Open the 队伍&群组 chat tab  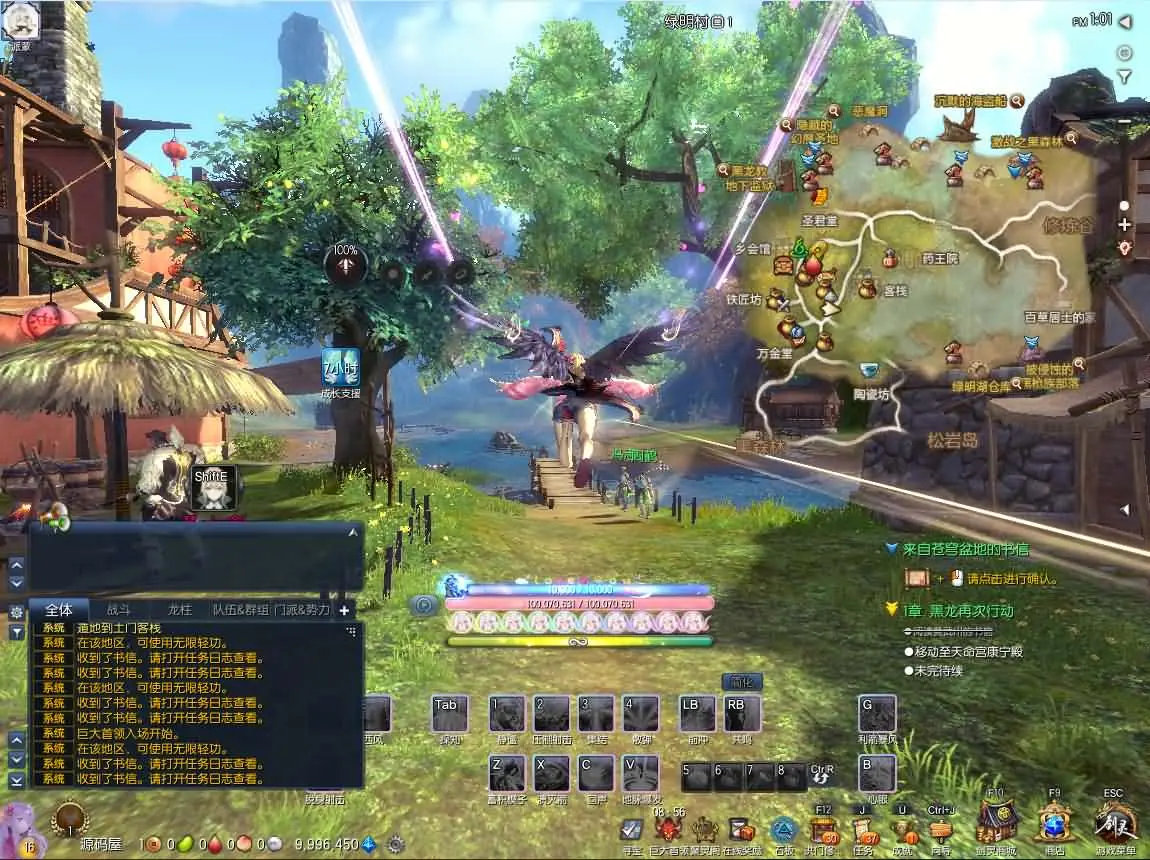240,609
